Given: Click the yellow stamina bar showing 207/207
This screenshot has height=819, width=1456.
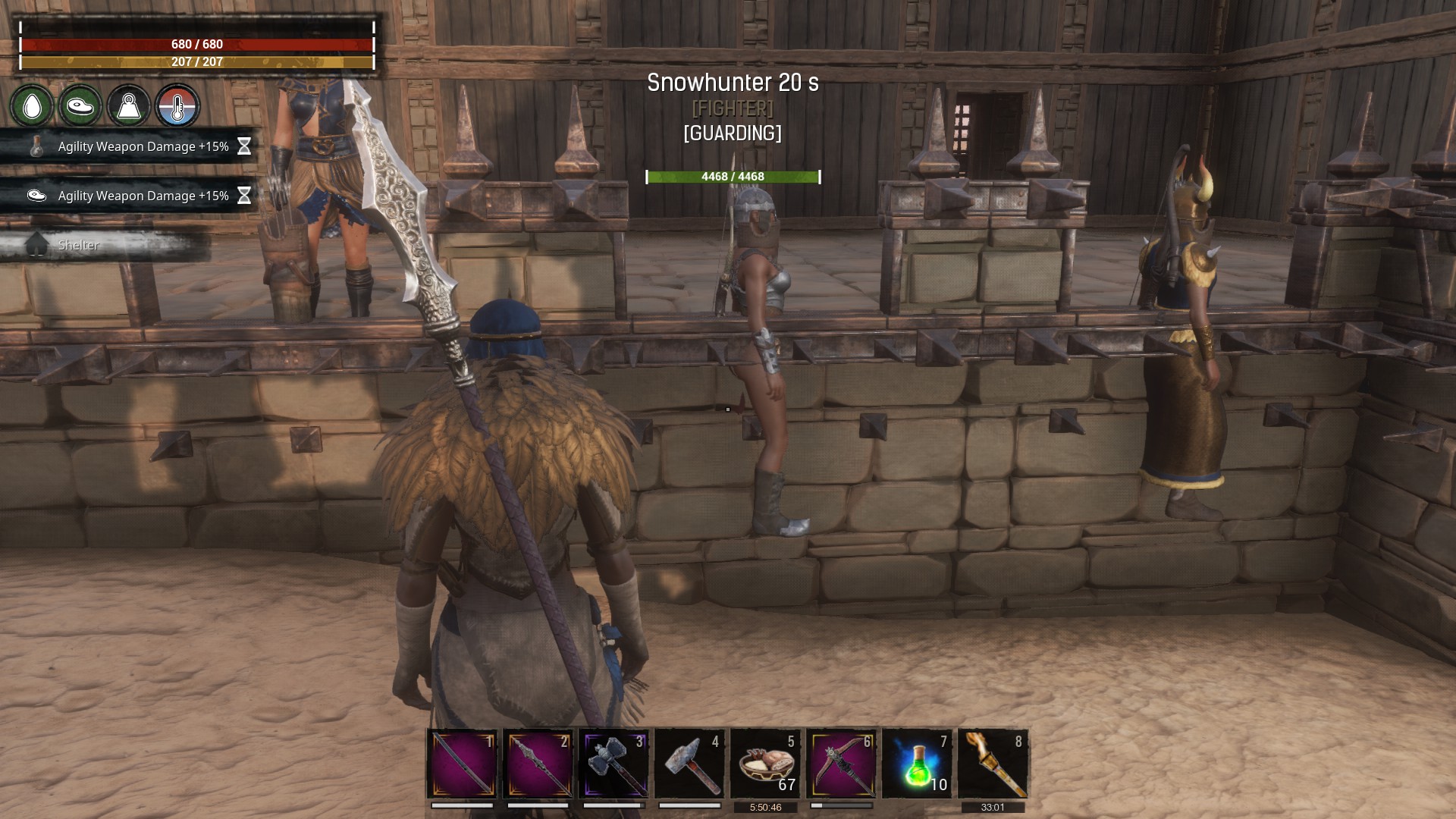Looking at the screenshot, I should [x=196, y=63].
